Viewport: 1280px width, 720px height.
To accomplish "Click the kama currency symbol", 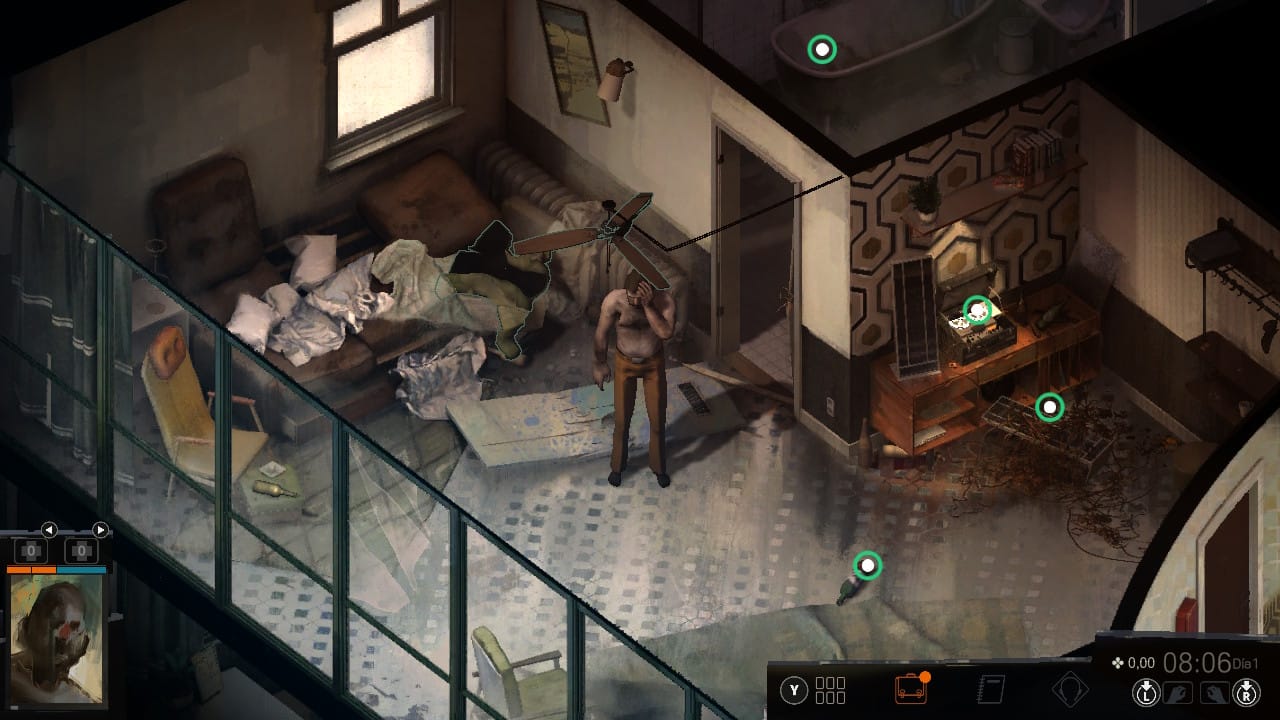I will (1117, 663).
